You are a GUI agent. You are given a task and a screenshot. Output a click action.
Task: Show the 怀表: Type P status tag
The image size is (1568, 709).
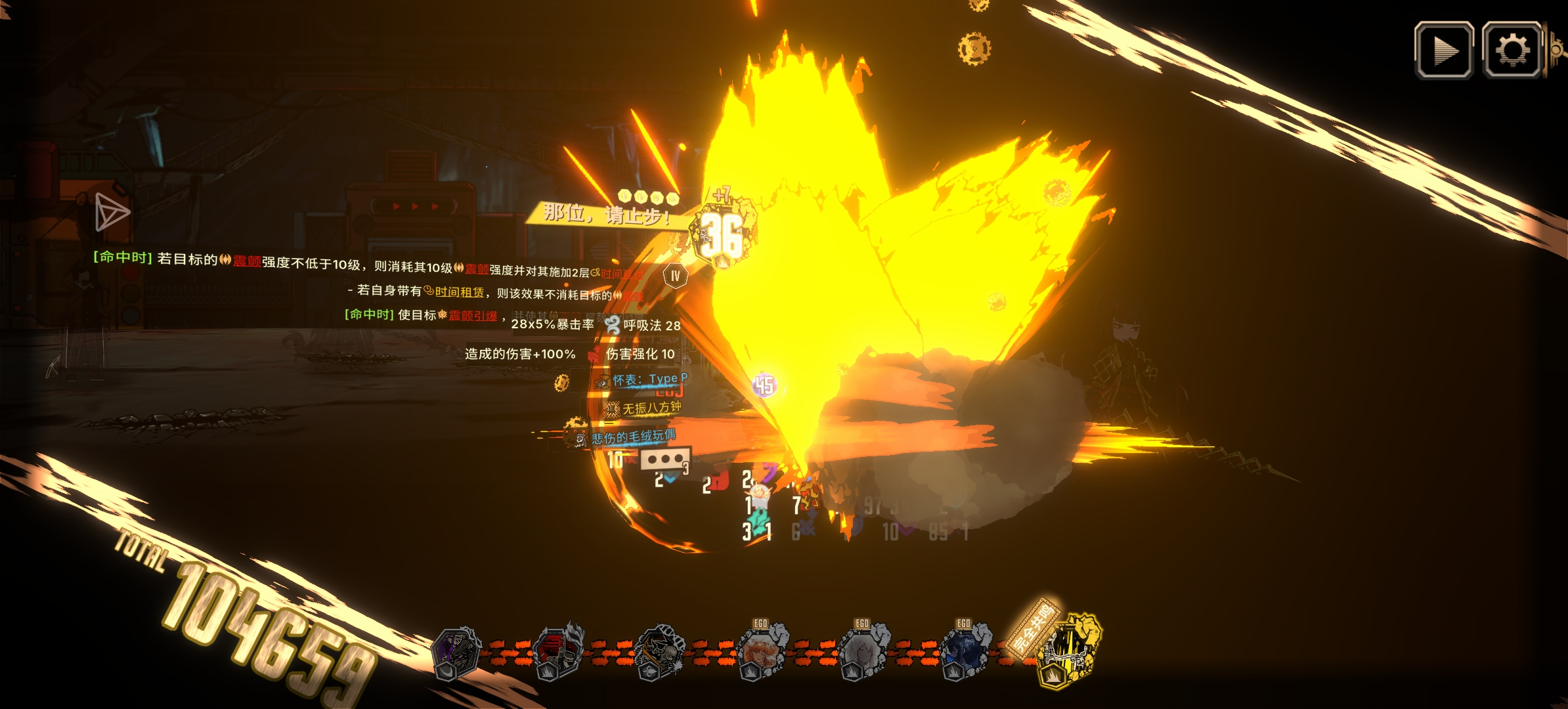(649, 379)
